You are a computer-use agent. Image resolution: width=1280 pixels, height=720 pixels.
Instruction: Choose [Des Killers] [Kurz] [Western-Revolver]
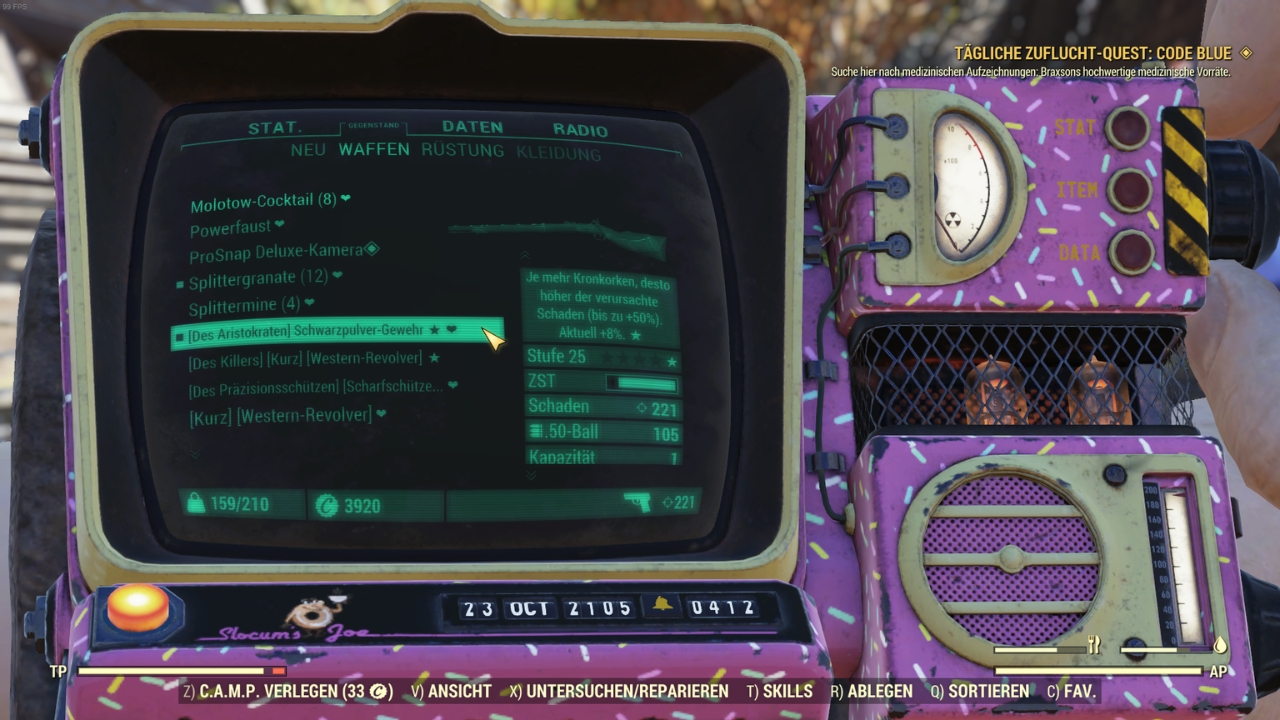coord(305,359)
